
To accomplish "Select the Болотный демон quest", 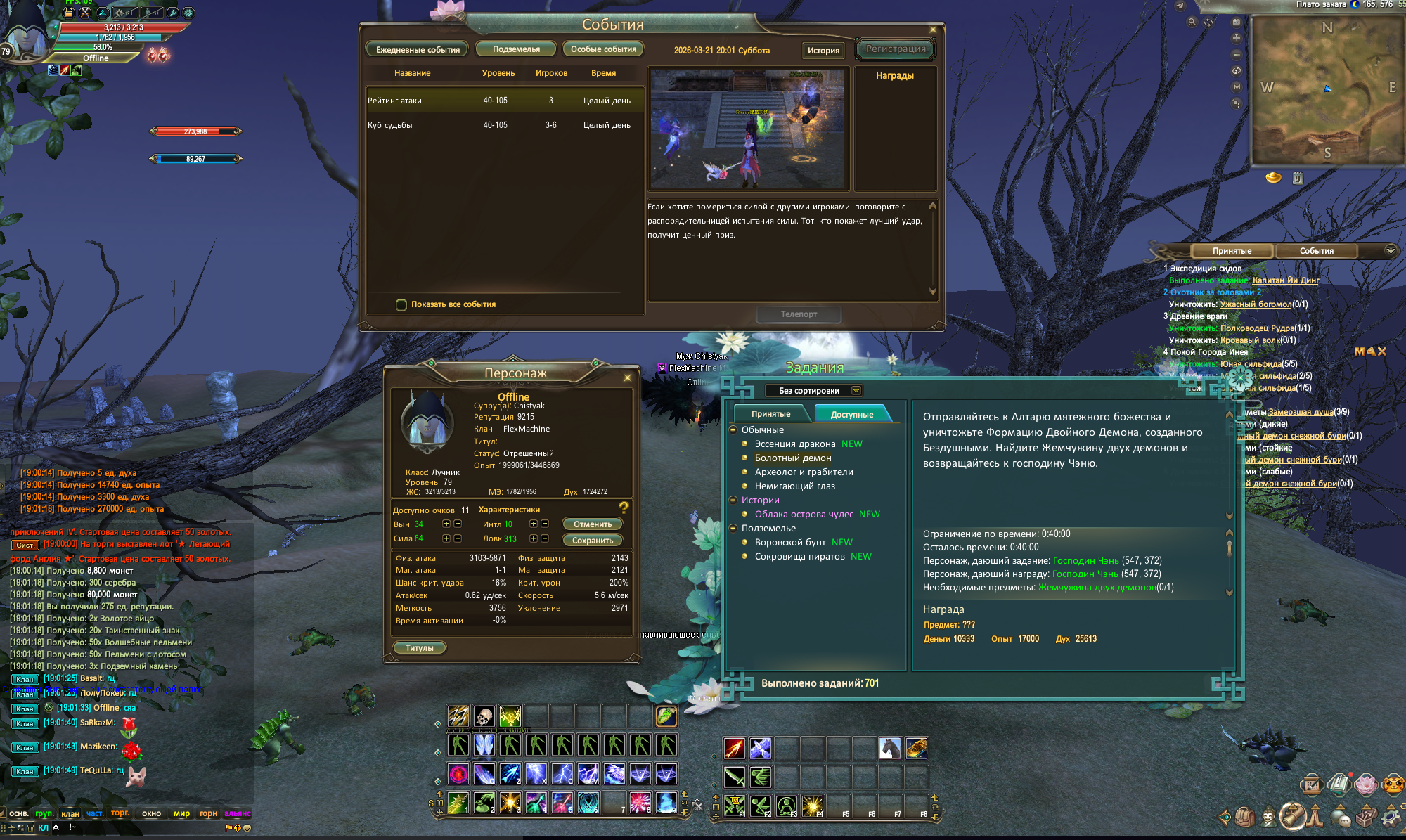I will click(x=792, y=458).
